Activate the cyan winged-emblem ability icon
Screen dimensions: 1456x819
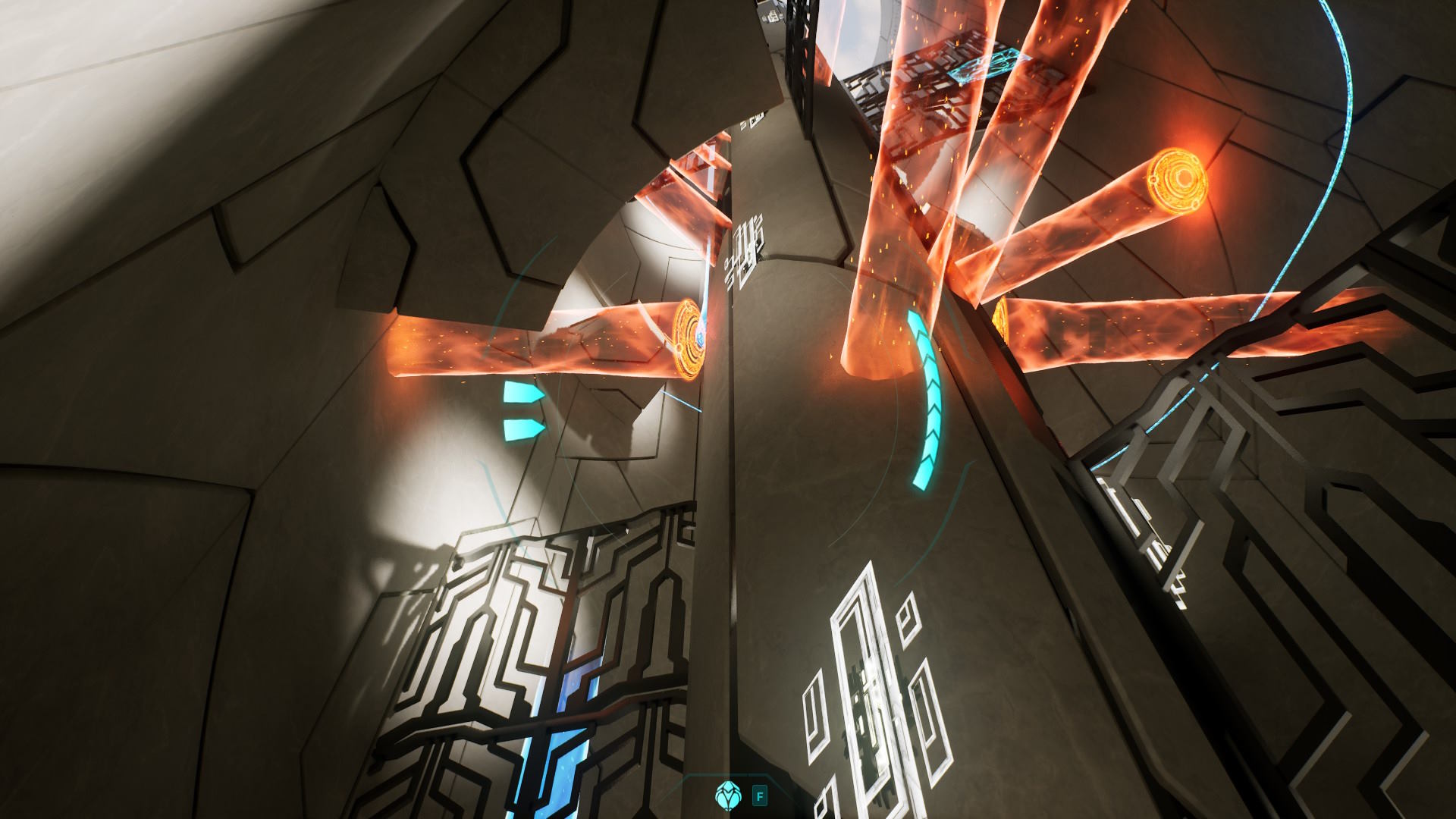727,794
